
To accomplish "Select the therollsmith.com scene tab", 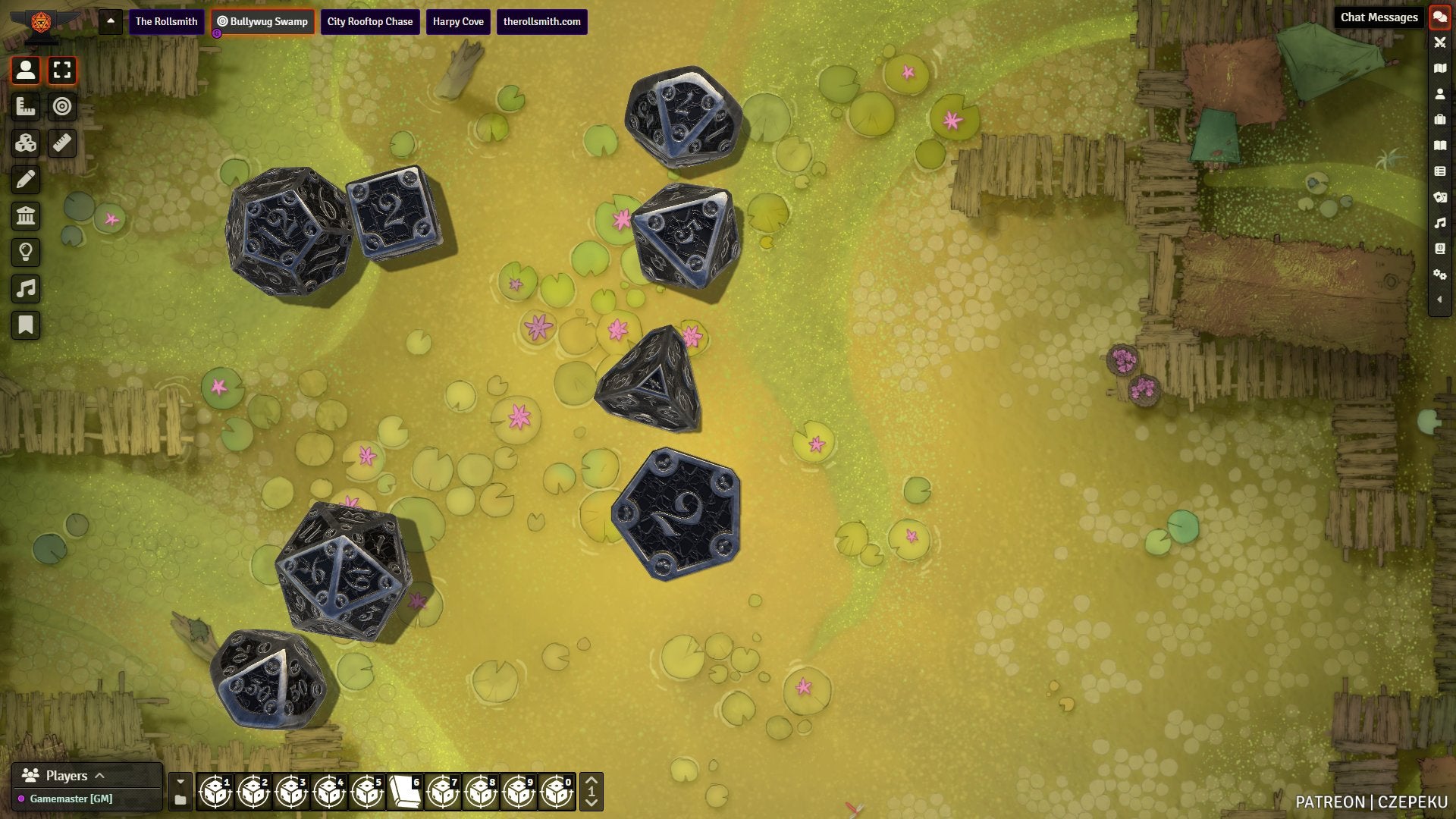I will coord(541,21).
